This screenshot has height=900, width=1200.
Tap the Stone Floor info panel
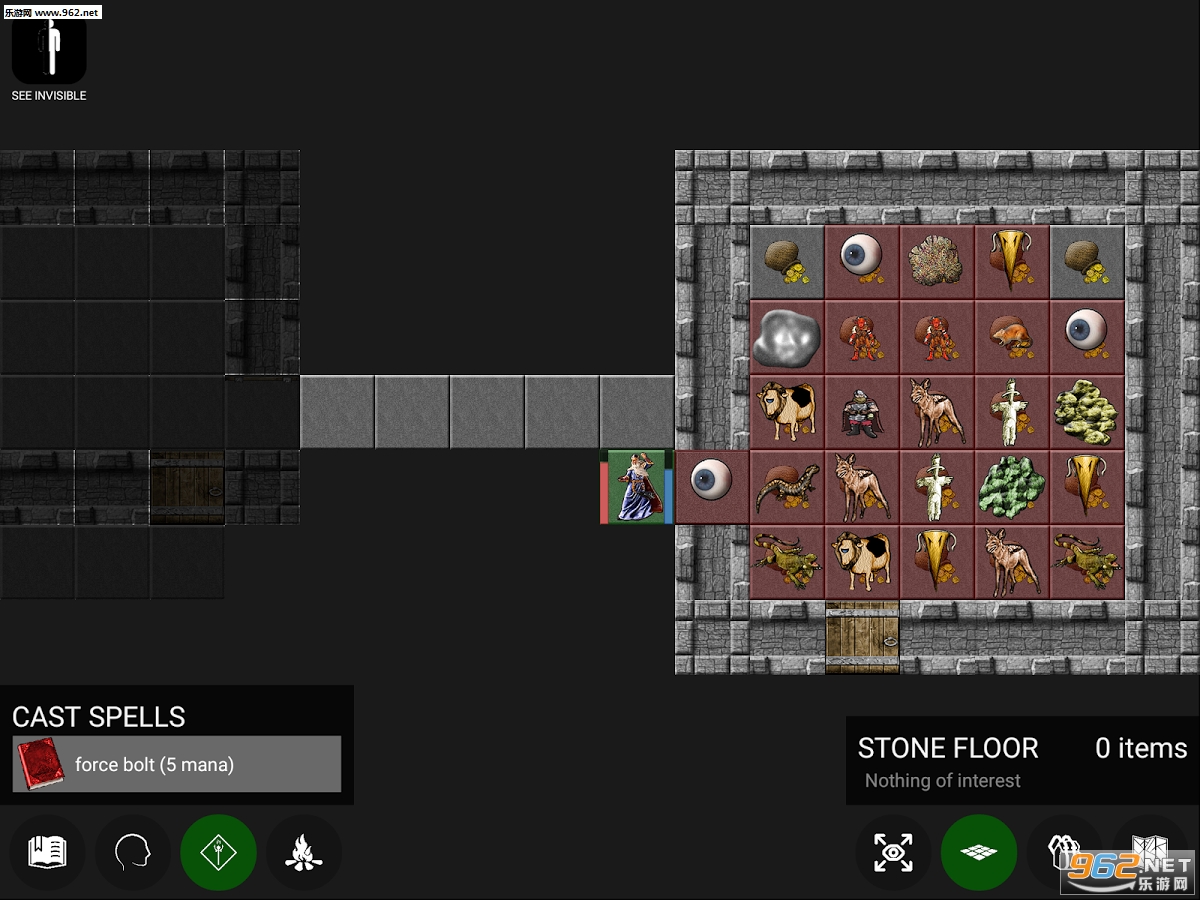coord(1022,762)
